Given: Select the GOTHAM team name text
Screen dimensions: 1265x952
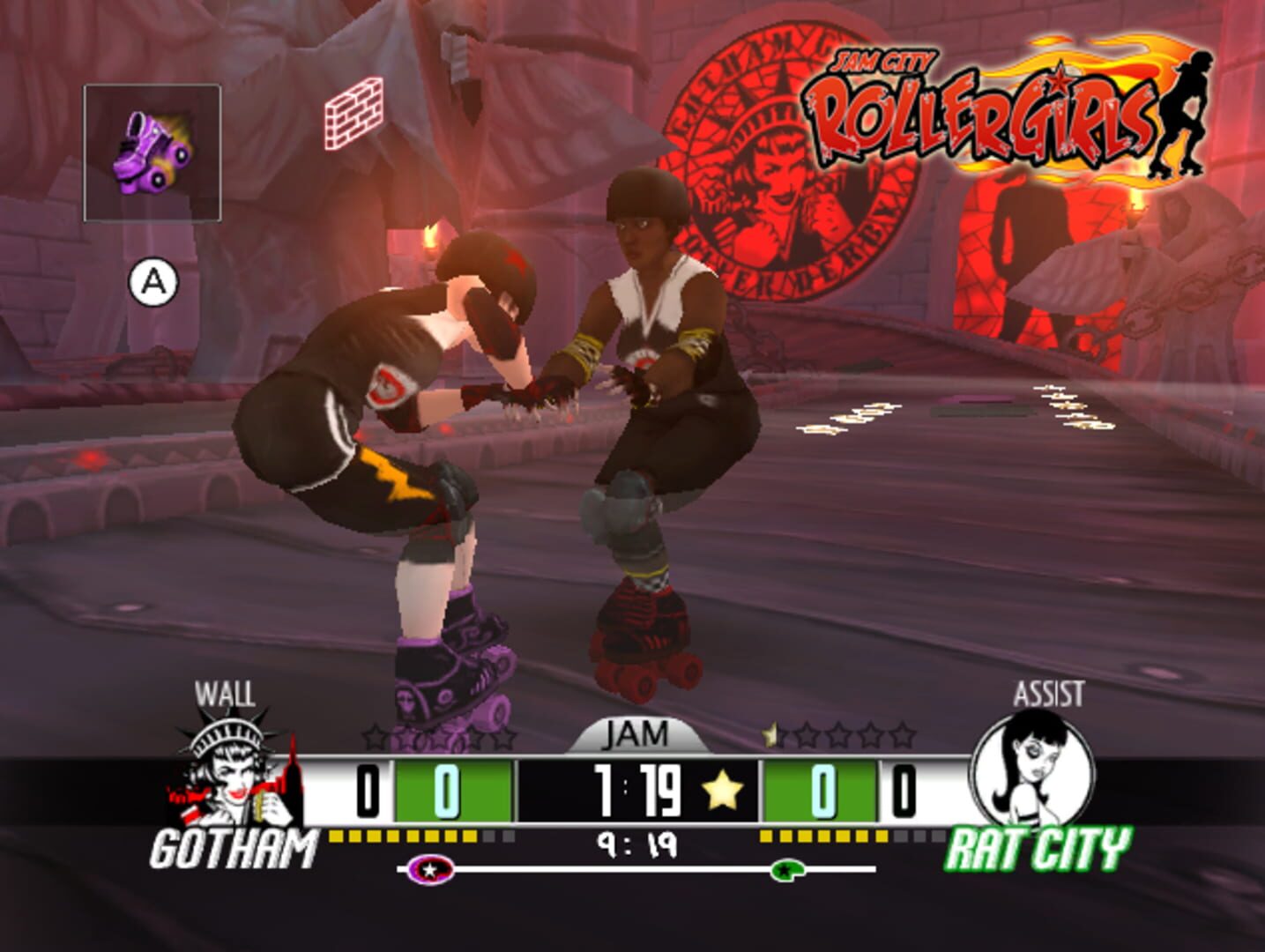Looking at the screenshot, I should click(234, 847).
